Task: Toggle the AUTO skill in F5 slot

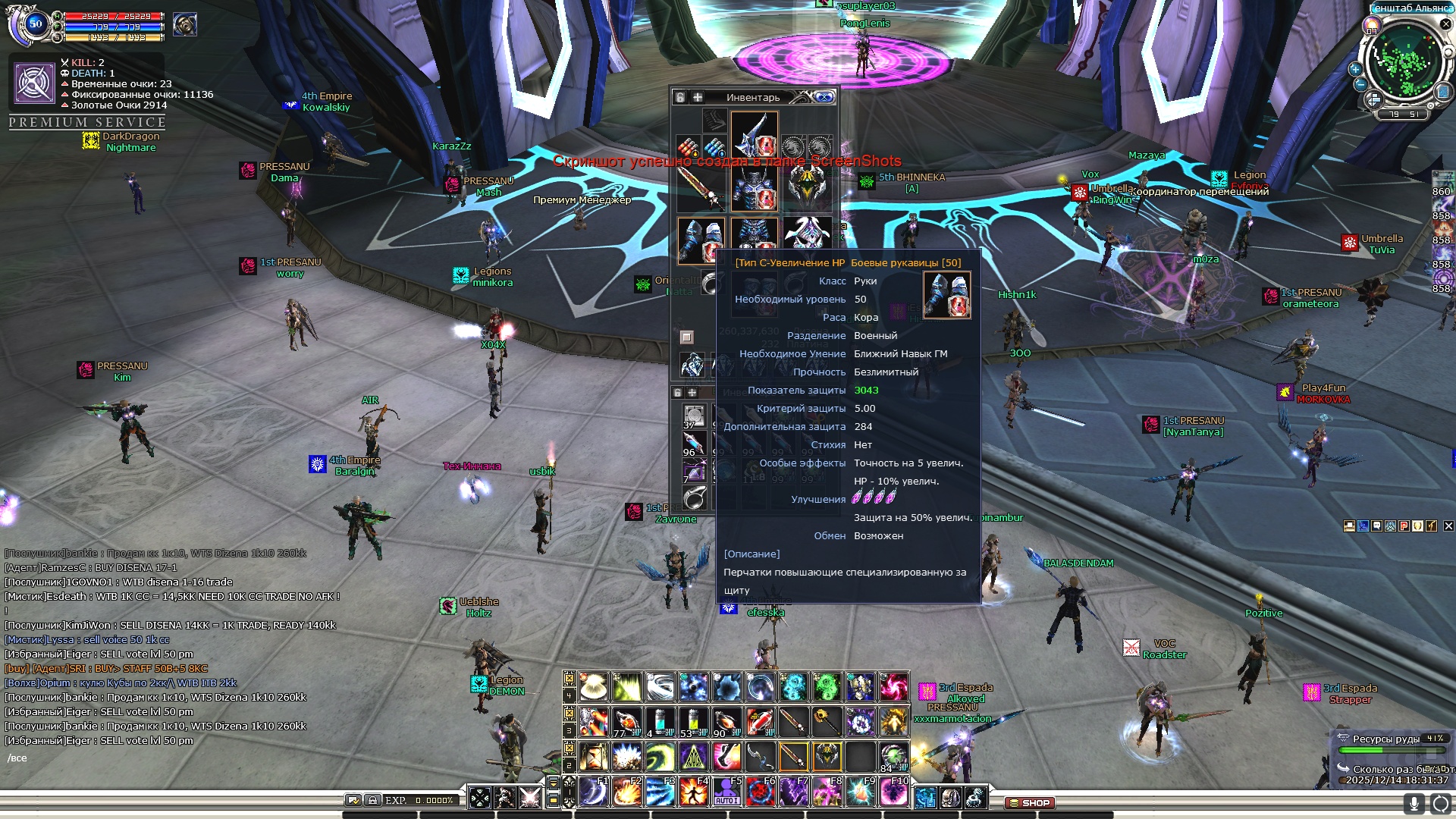Action: [x=726, y=792]
